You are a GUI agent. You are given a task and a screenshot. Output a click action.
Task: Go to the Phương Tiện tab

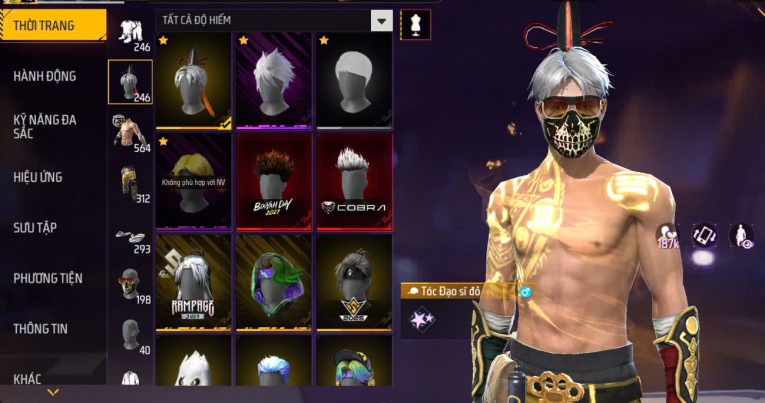point(48,278)
